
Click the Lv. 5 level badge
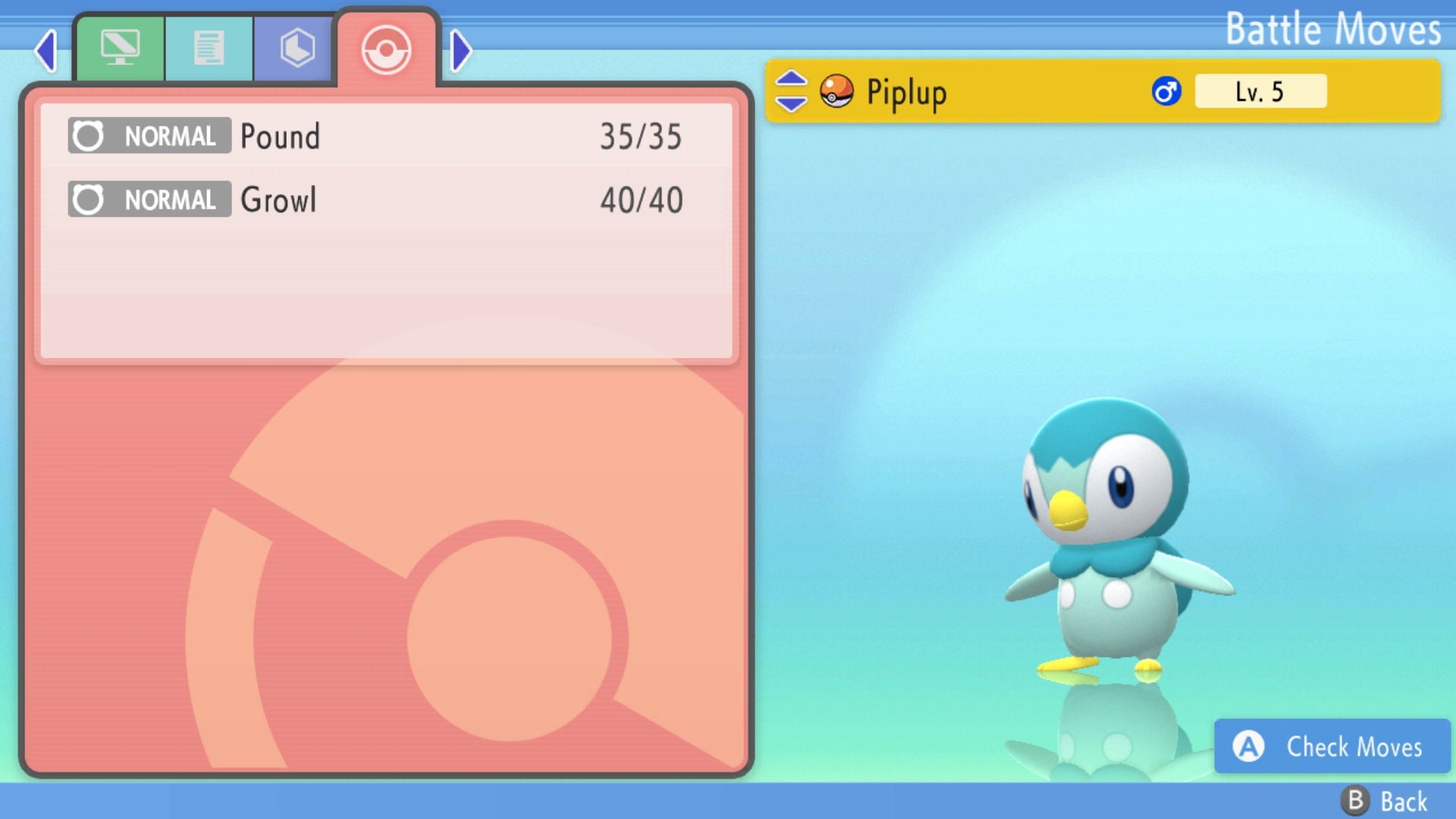pyautogui.click(x=1260, y=91)
